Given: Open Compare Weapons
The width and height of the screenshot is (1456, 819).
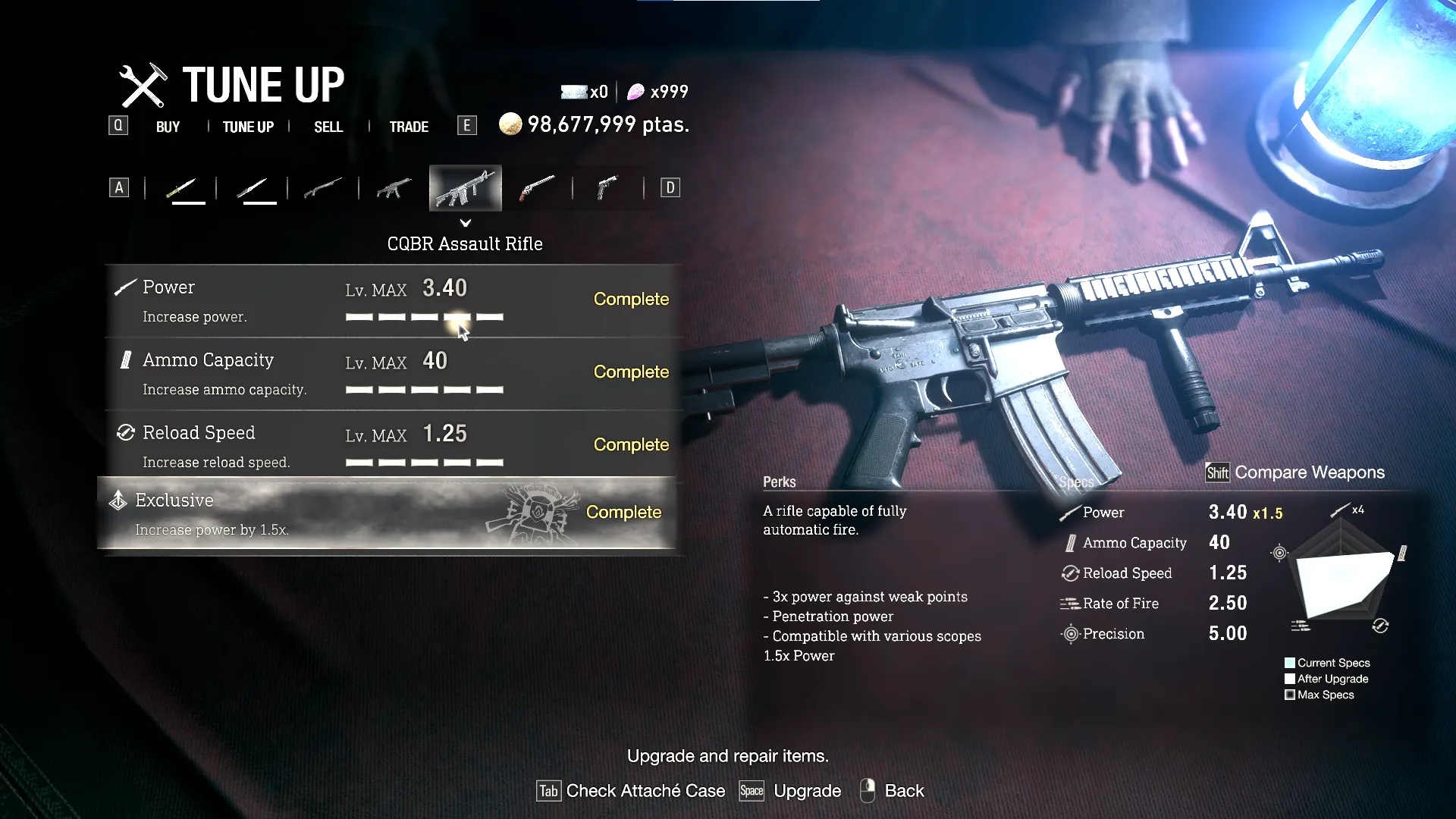Looking at the screenshot, I should click(1296, 472).
